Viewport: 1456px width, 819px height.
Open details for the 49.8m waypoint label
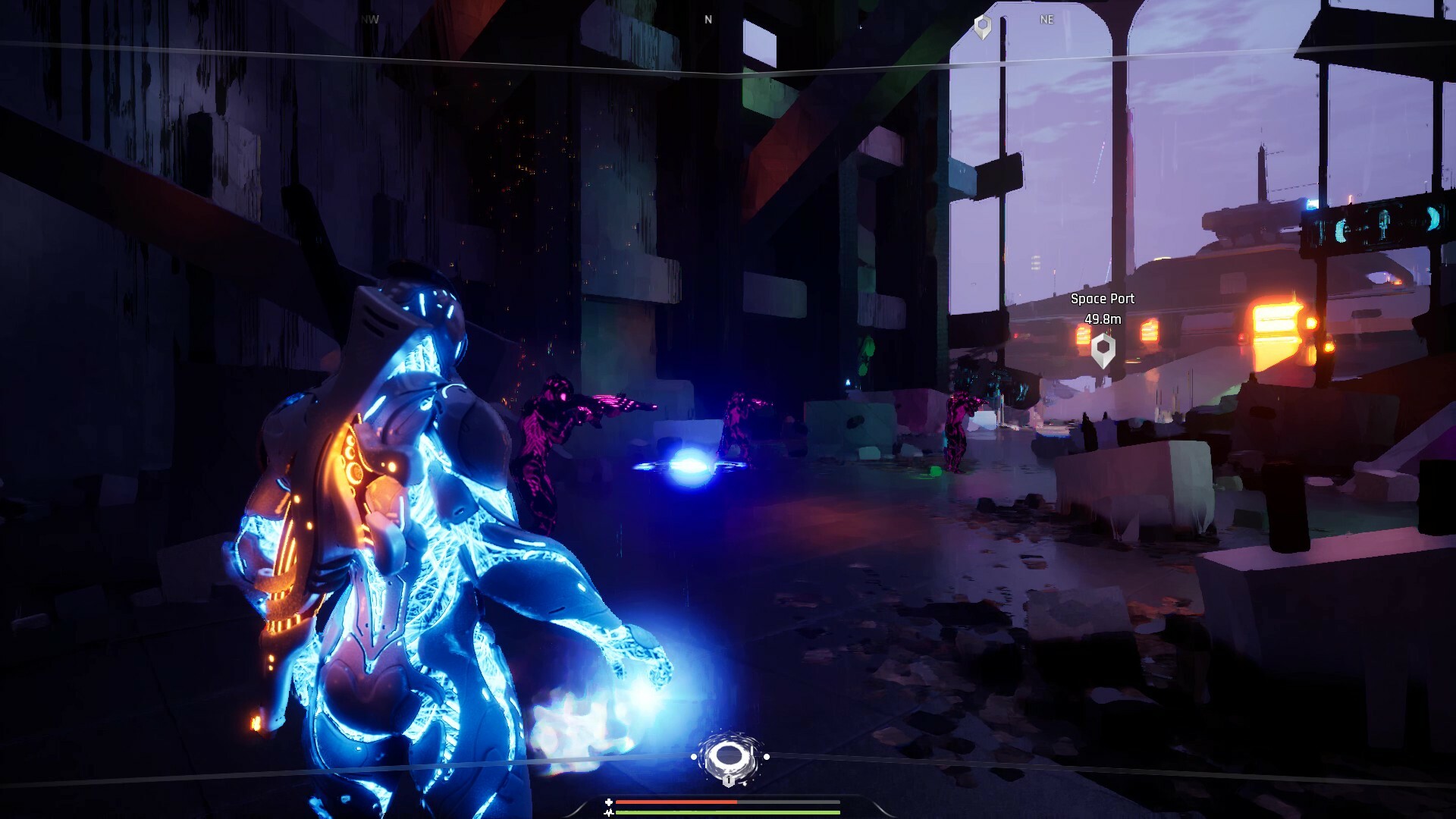pyautogui.click(x=1102, y=319)
